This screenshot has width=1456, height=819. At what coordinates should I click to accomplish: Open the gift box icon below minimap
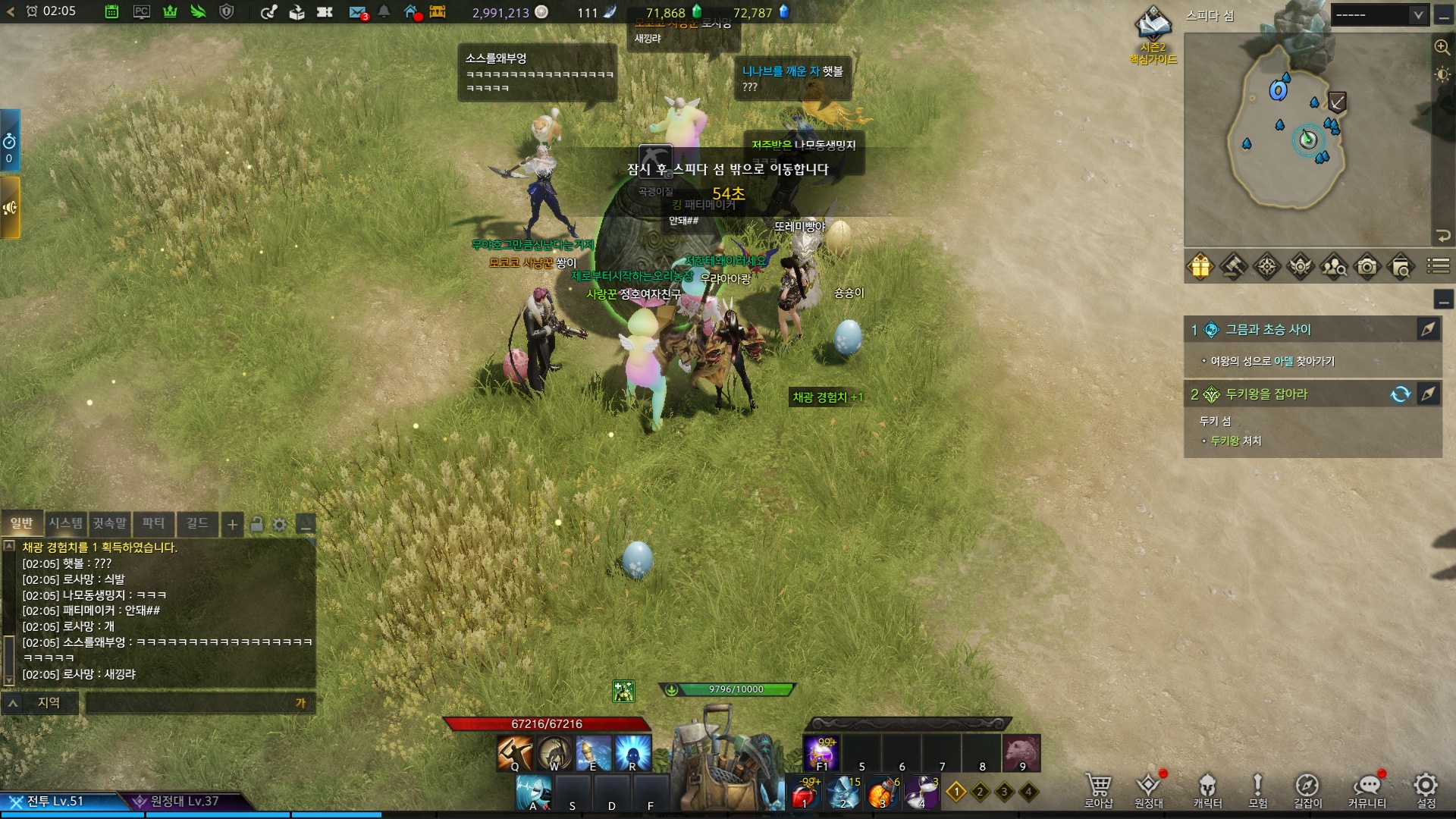pos(1200,266)
